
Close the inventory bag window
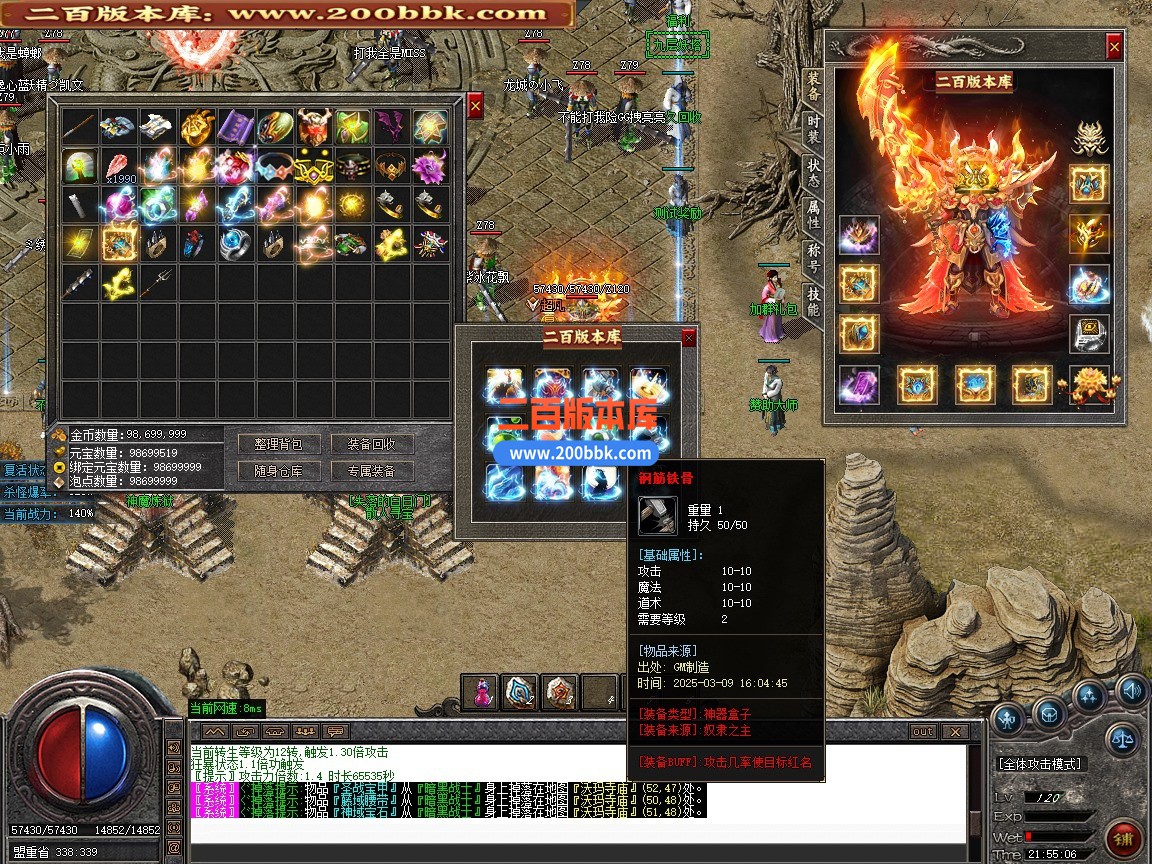475,105
